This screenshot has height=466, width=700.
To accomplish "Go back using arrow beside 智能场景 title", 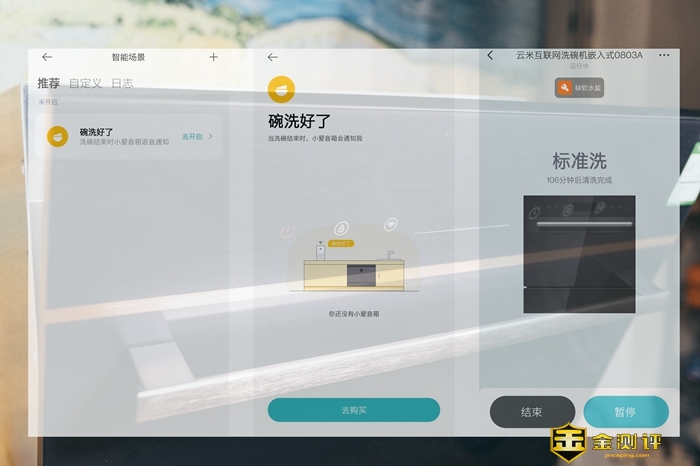I will 47,57.
